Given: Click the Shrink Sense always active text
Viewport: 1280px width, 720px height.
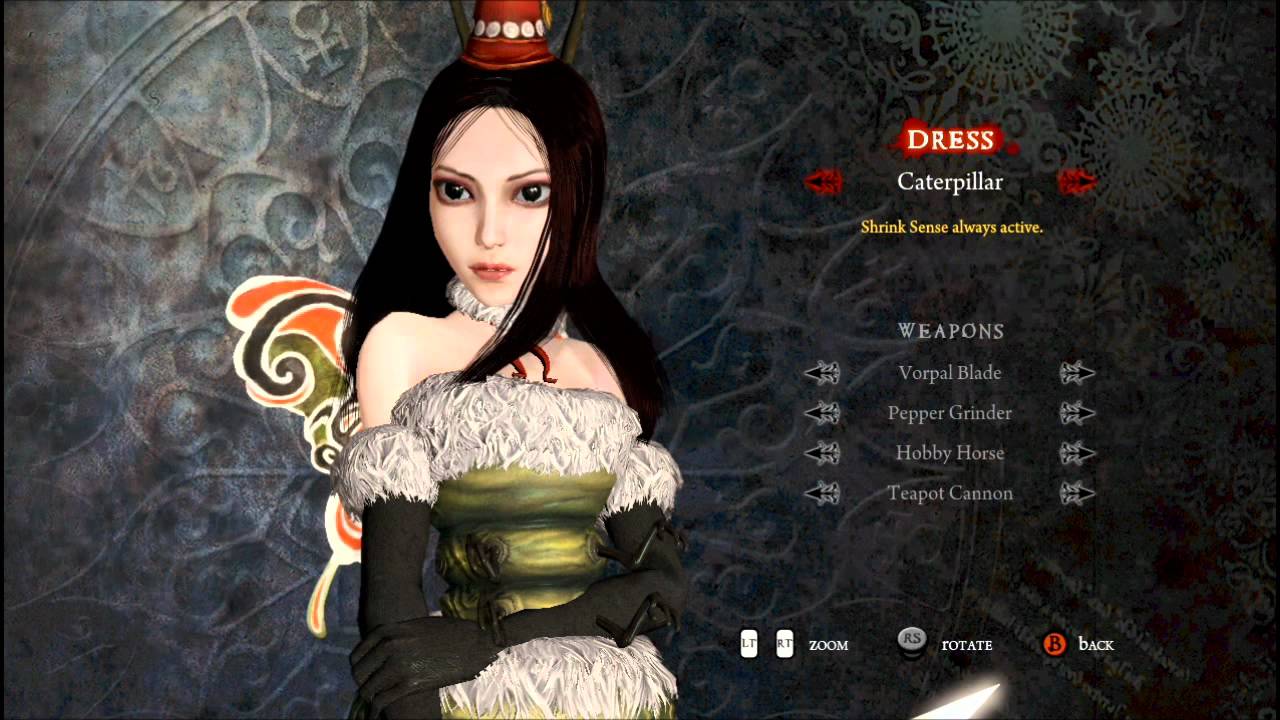Looking at the screenshot, I should tap(951, 228).
